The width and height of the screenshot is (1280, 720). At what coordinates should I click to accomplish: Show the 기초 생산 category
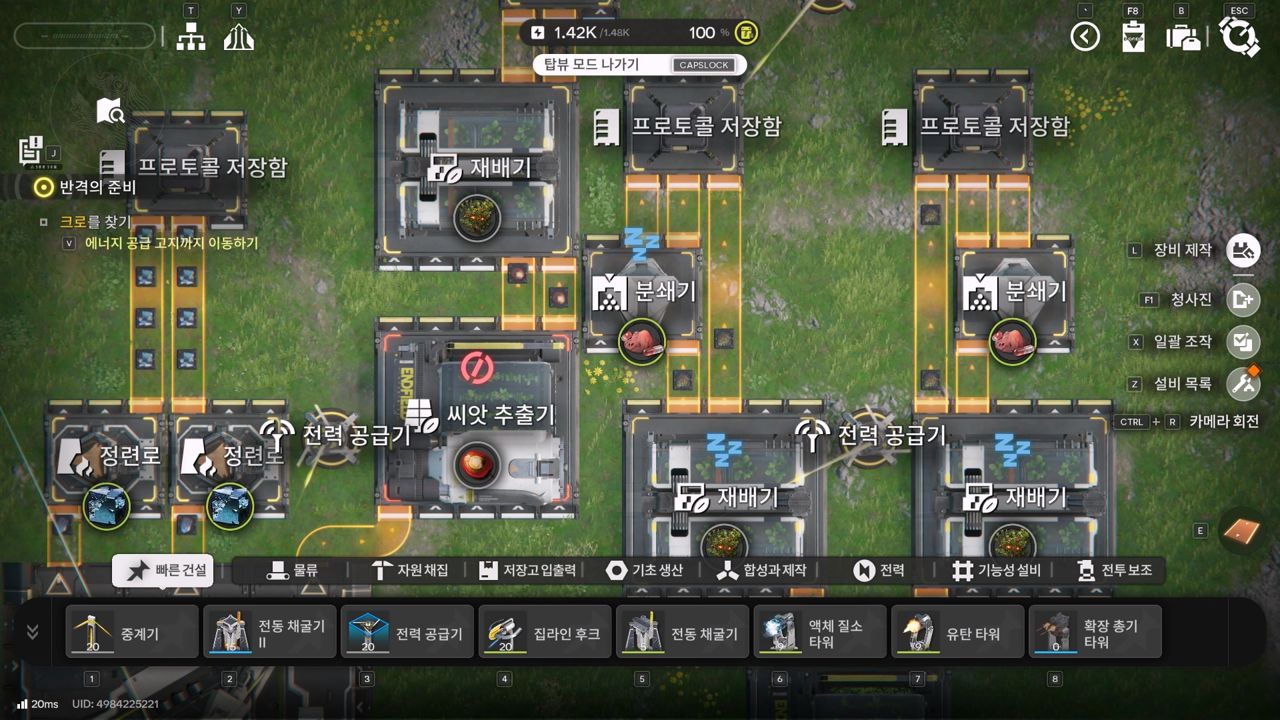point(645,570)
